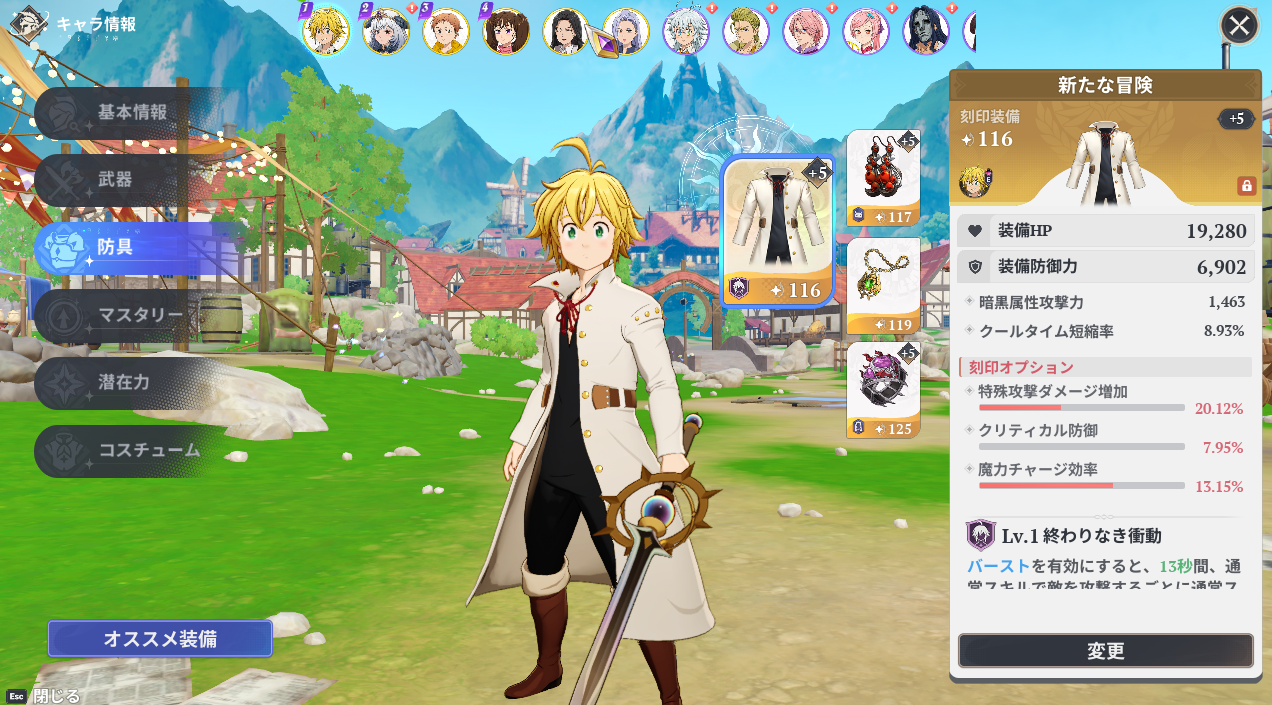
Task: Select the 防具 armor menu entry
Action: click(115, 247)
